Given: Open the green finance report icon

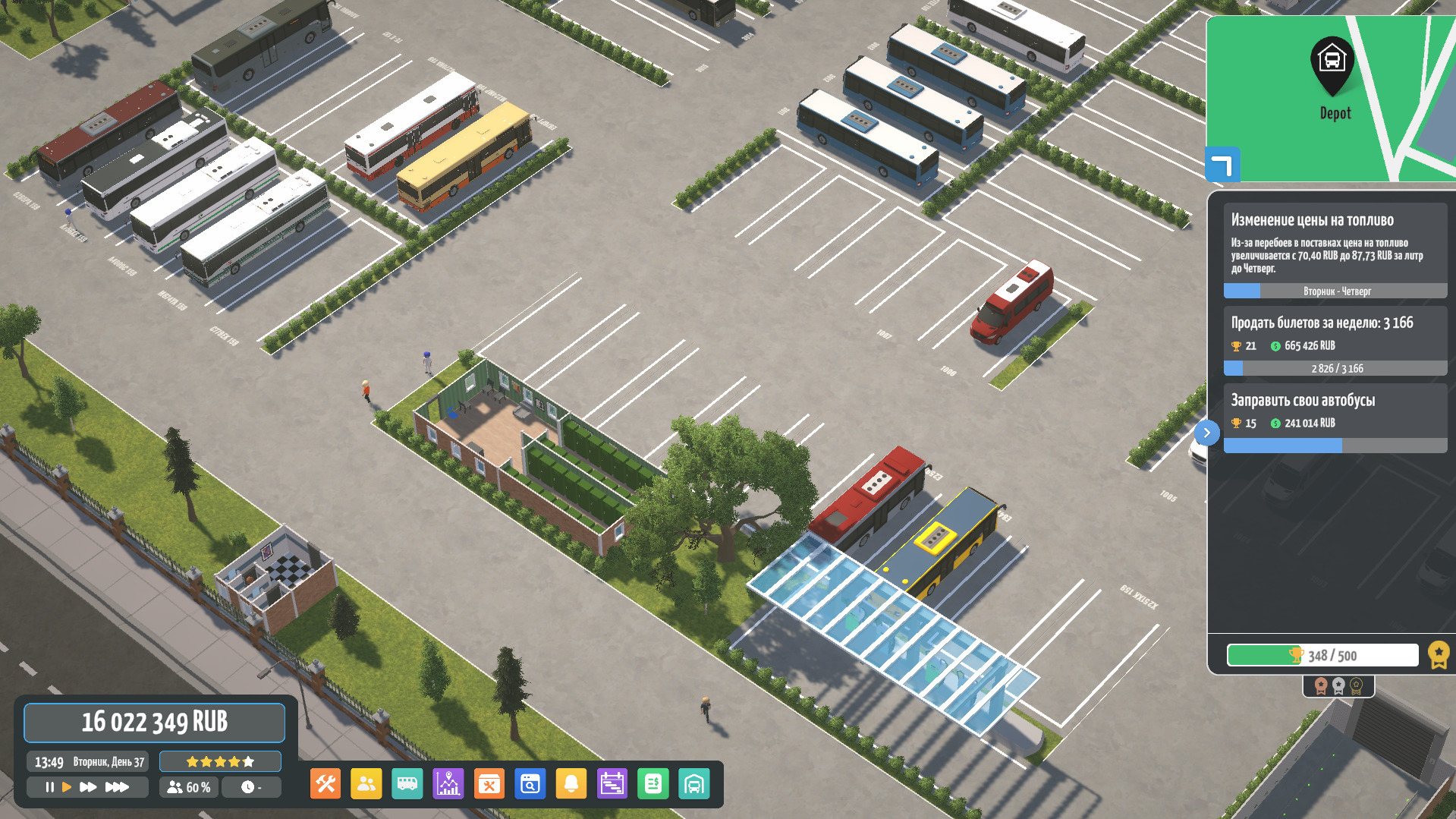Looking at the screenshot, I should (653, 784).
